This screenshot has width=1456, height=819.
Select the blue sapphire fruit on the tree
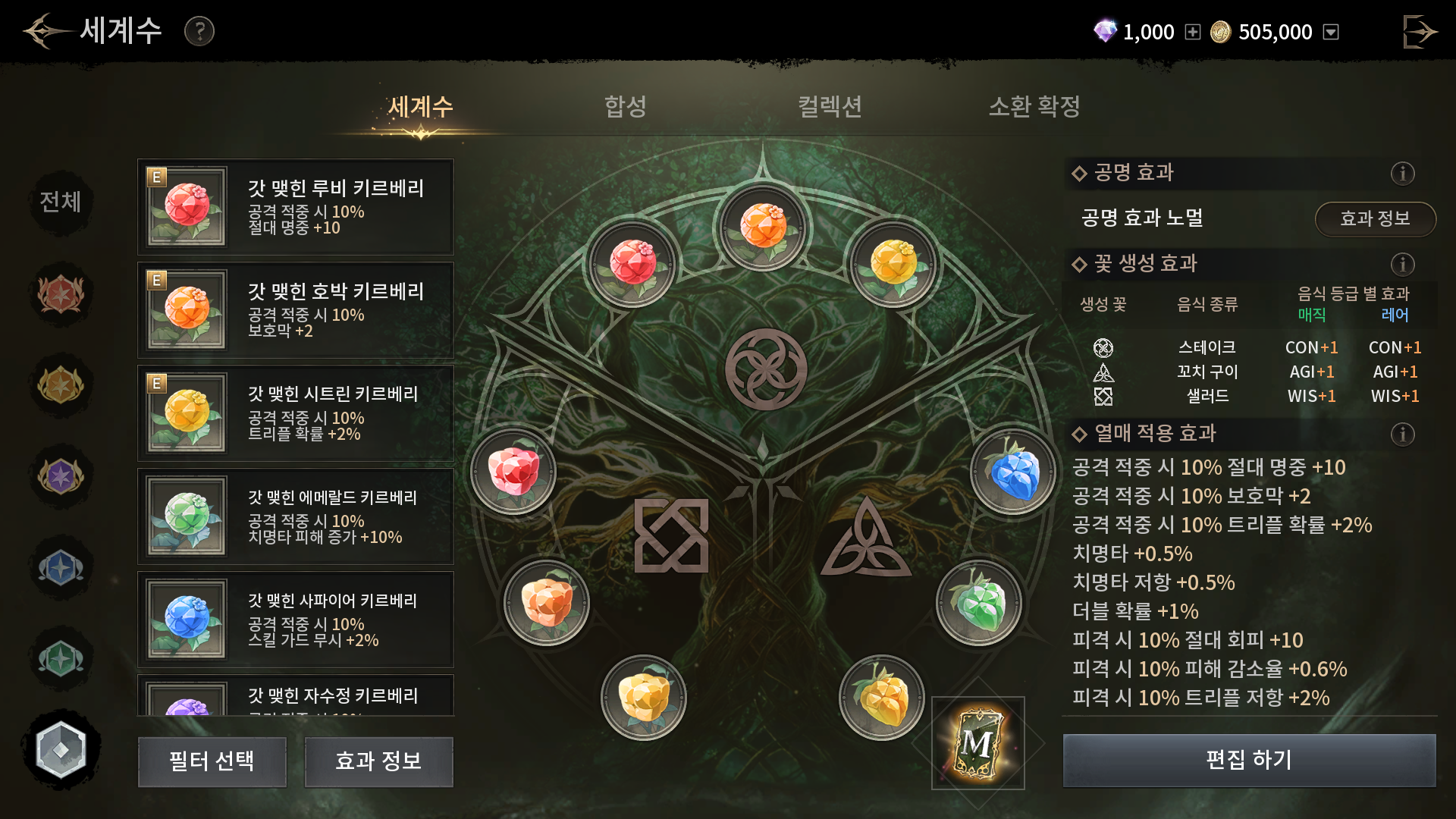(1013, 472)
